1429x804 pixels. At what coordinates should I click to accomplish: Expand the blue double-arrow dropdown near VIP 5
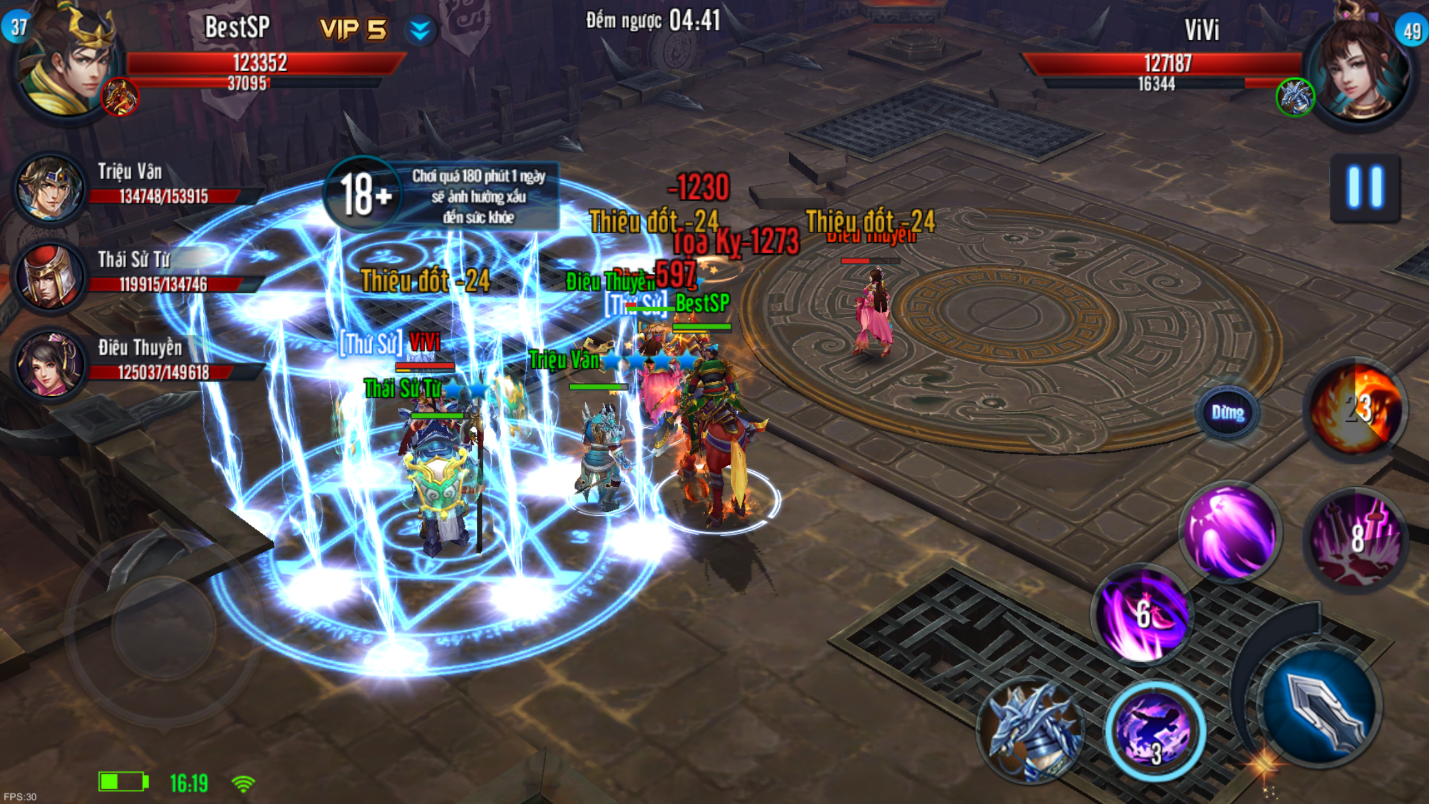pyautogui.click(x=420, y=31)
